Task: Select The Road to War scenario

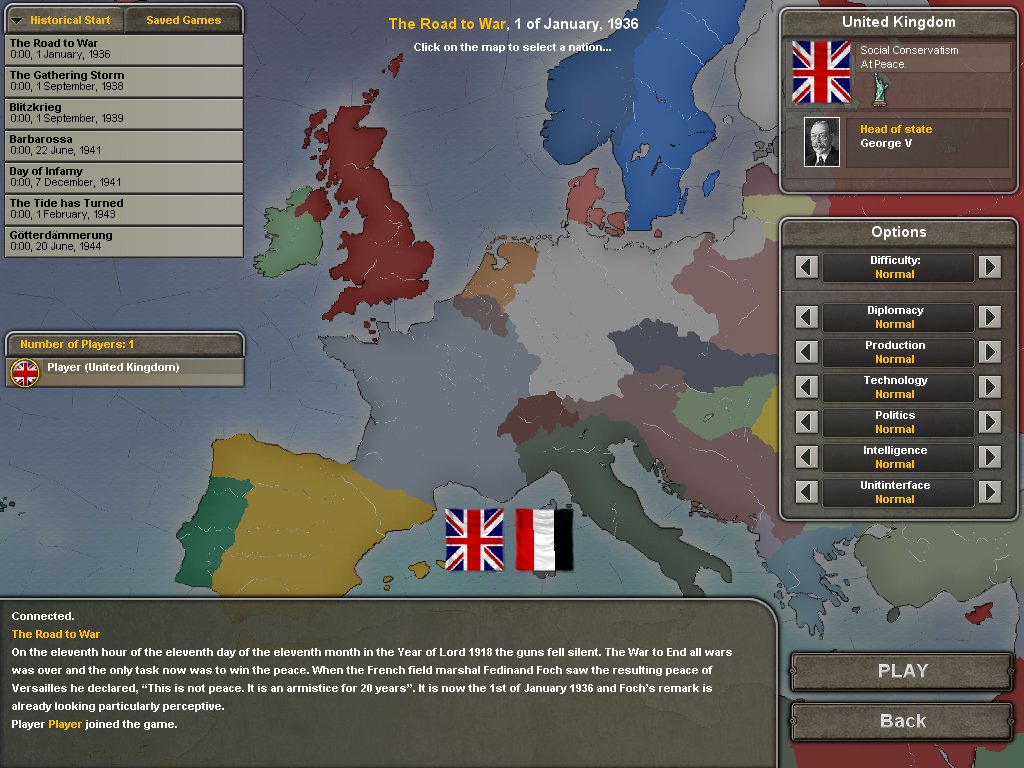Action: [x=123, y=49]
